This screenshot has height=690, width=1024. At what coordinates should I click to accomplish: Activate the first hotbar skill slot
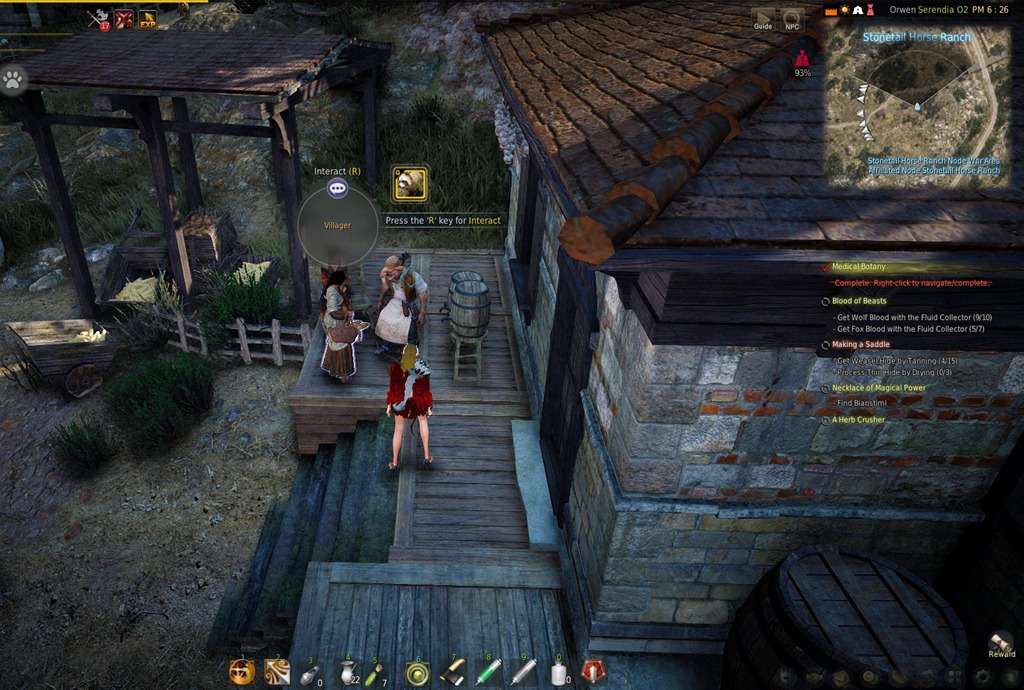(x=241, y=673)
